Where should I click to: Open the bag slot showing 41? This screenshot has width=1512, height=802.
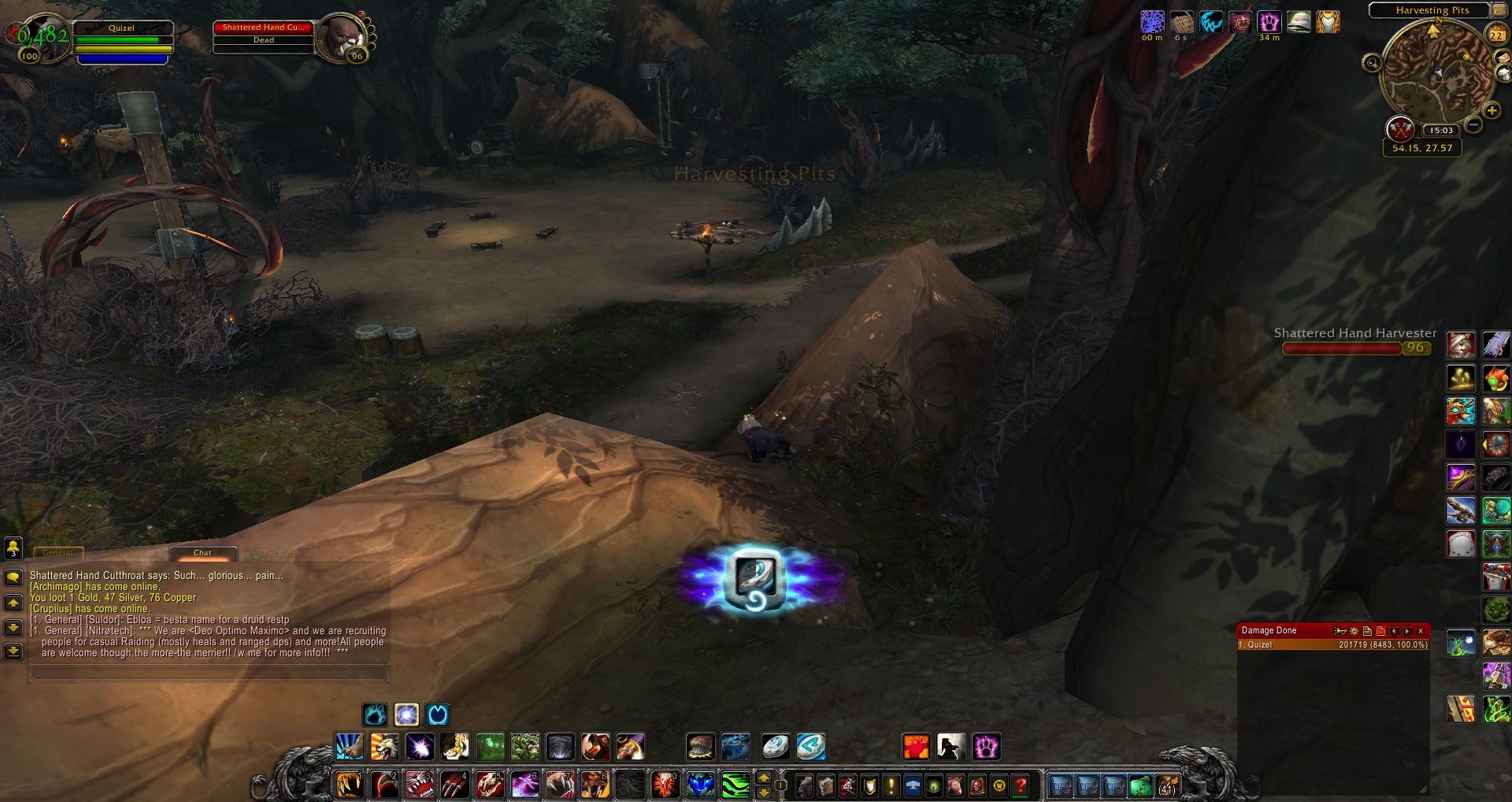point(1166,786)
